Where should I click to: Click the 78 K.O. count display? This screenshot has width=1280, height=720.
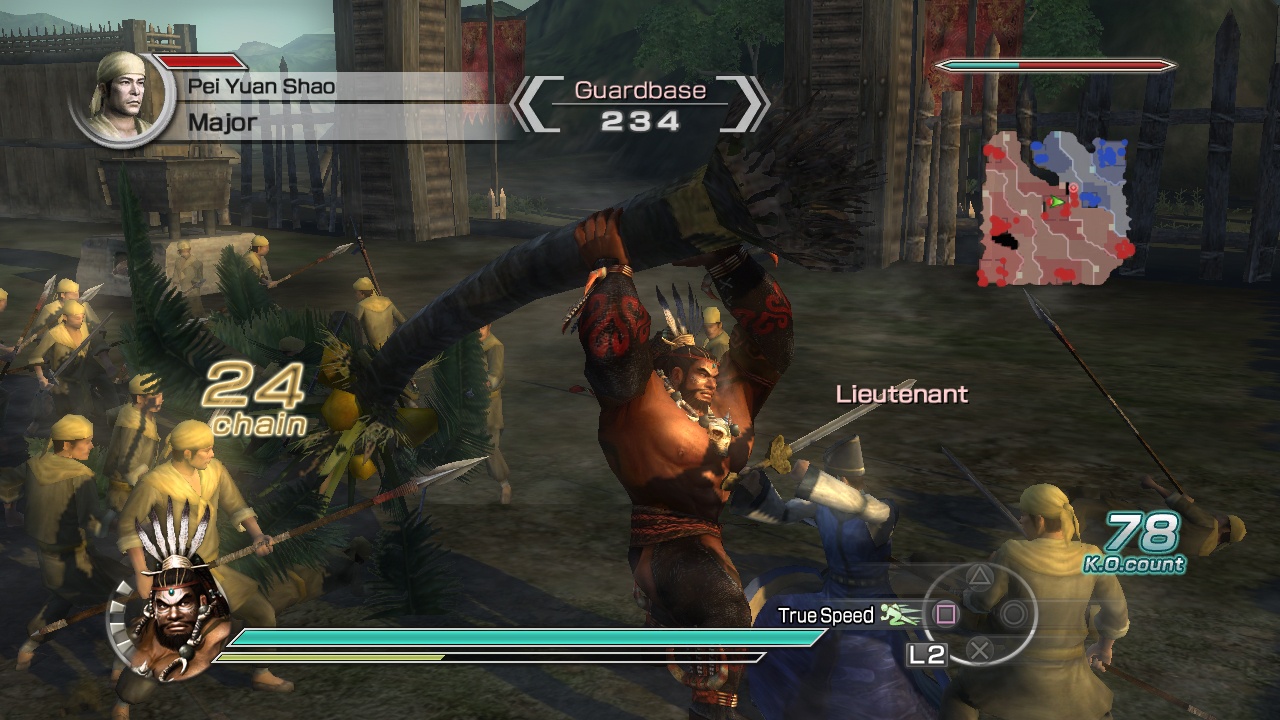[x=1139, y=532]
